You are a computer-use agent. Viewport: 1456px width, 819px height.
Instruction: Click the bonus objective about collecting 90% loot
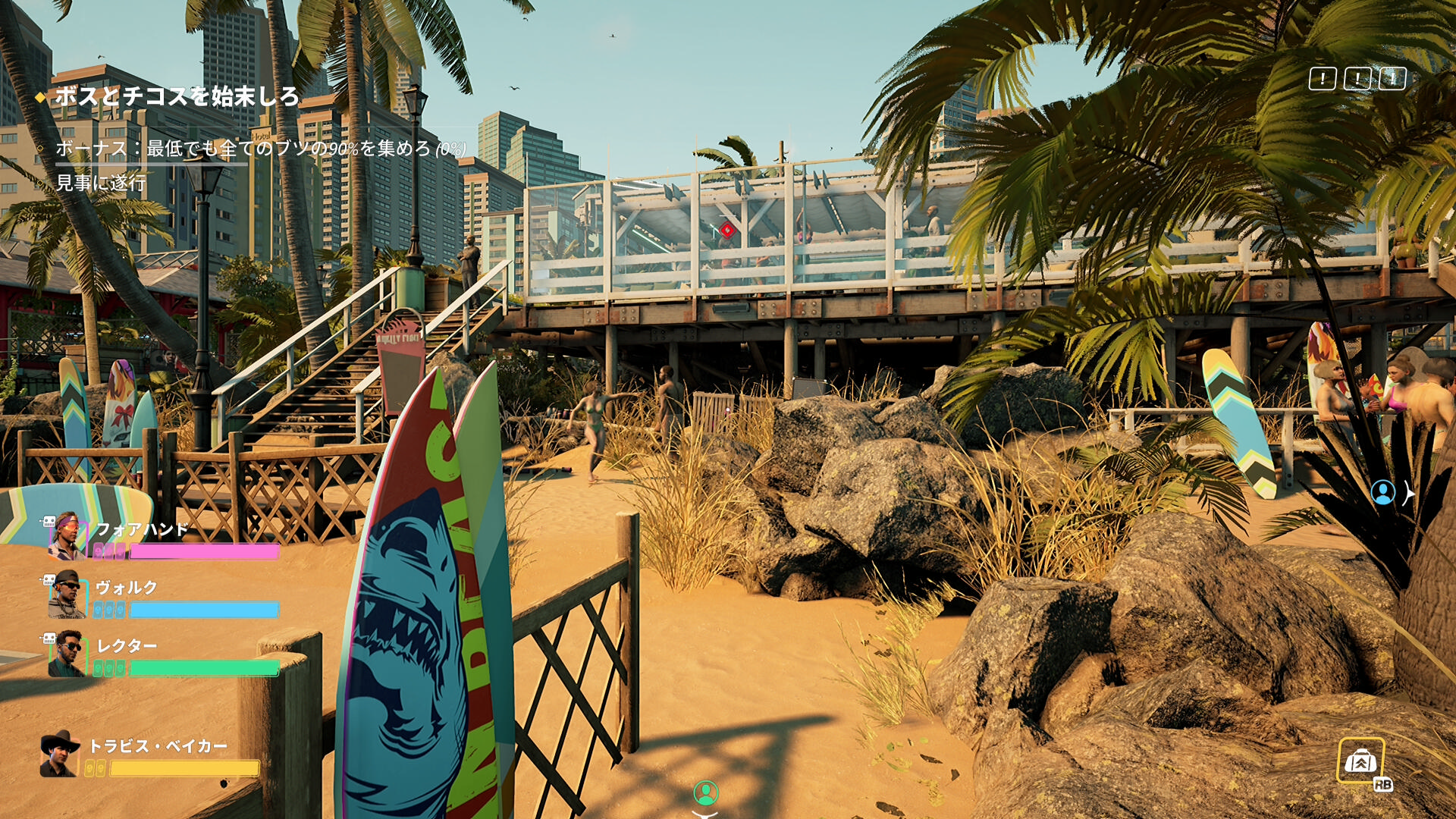260,149
